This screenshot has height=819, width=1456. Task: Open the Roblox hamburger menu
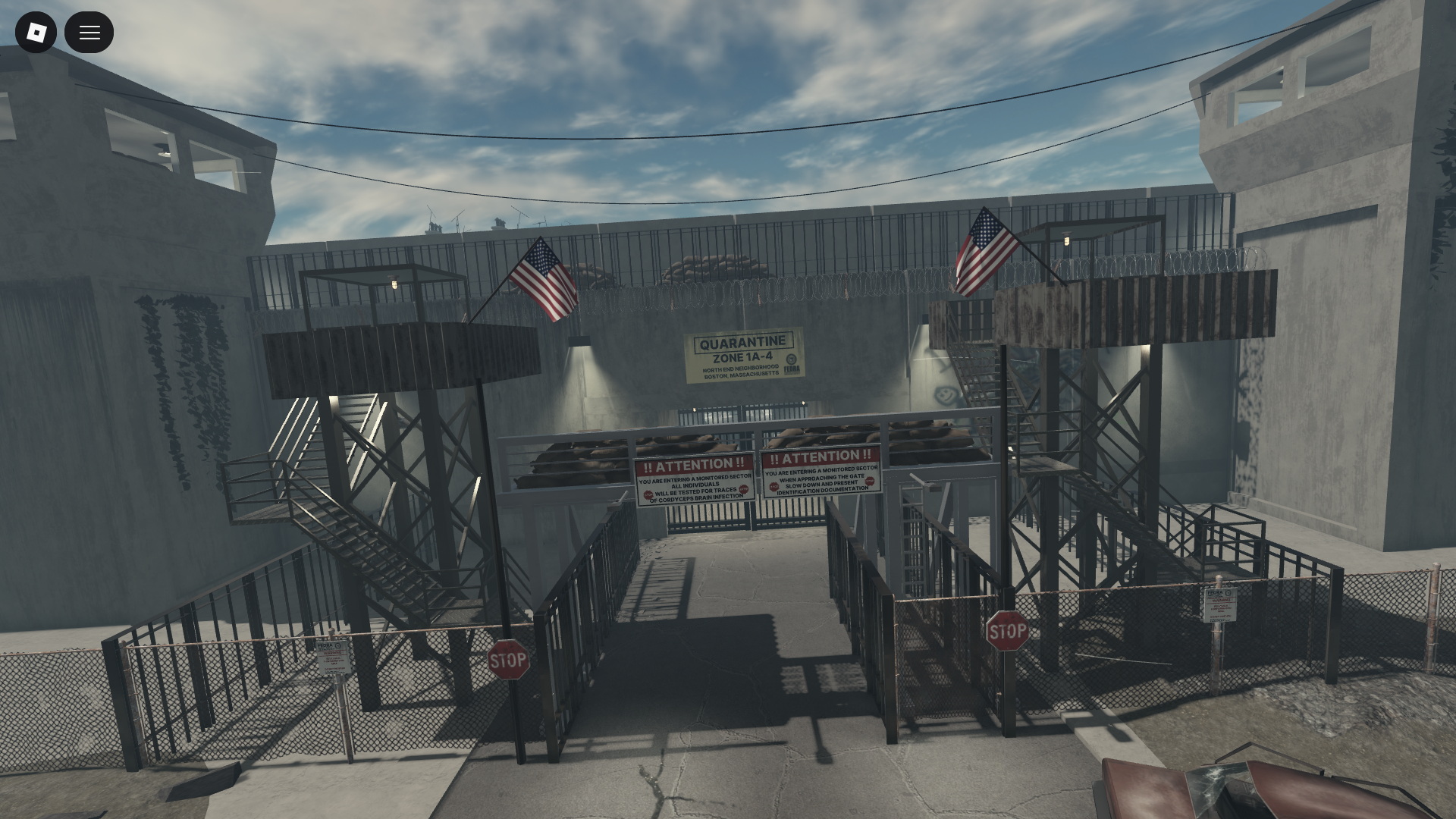89,32
